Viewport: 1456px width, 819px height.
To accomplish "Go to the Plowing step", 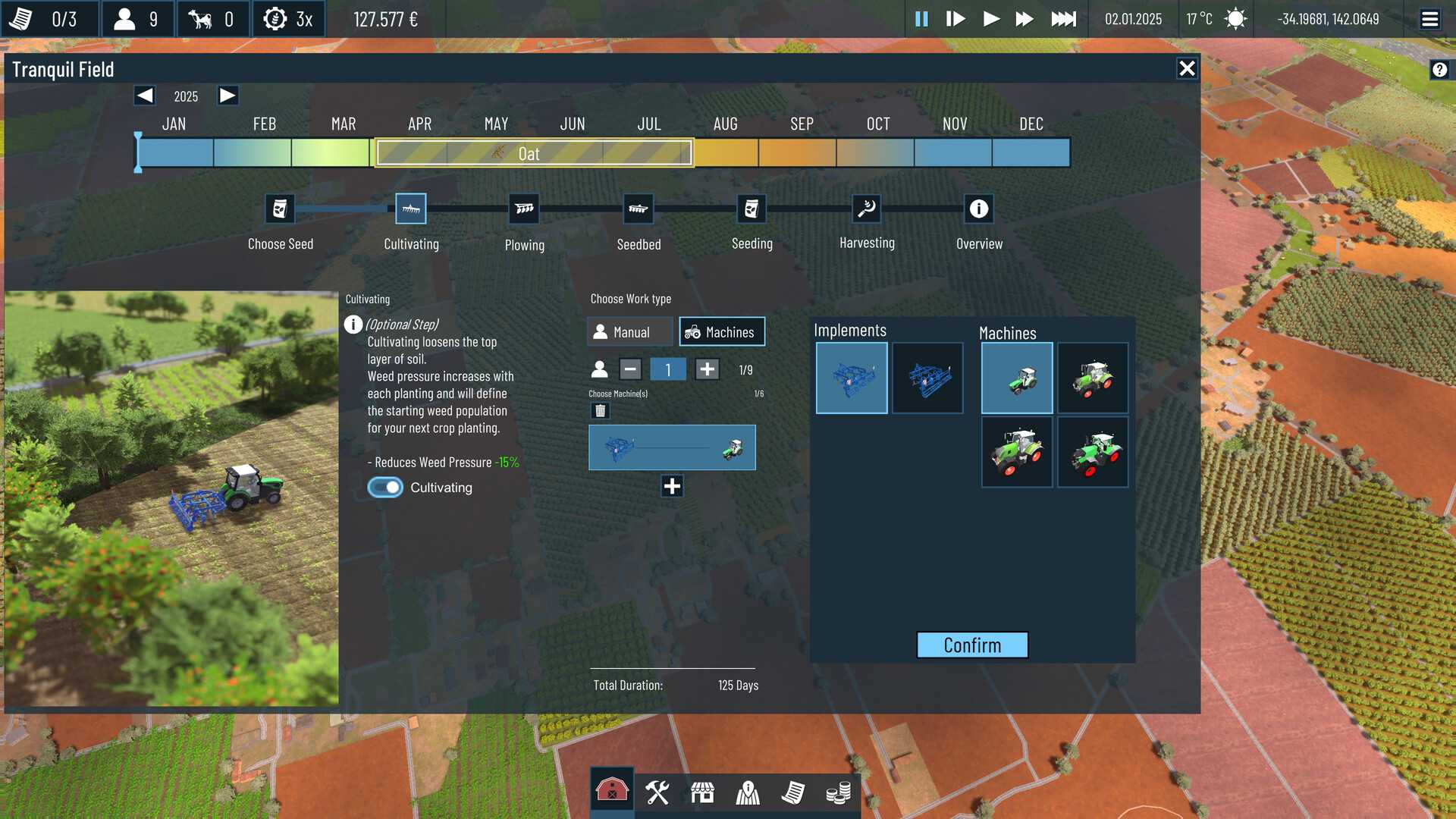I will [x=524, y=209].
